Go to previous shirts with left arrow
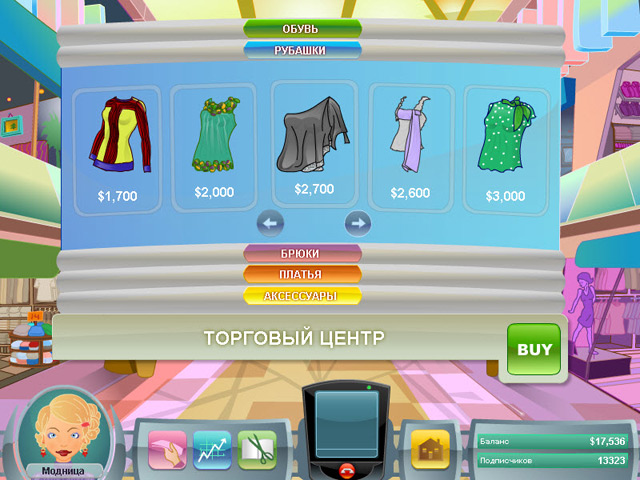Screen dimensions: 640x480 click(271, 222)
